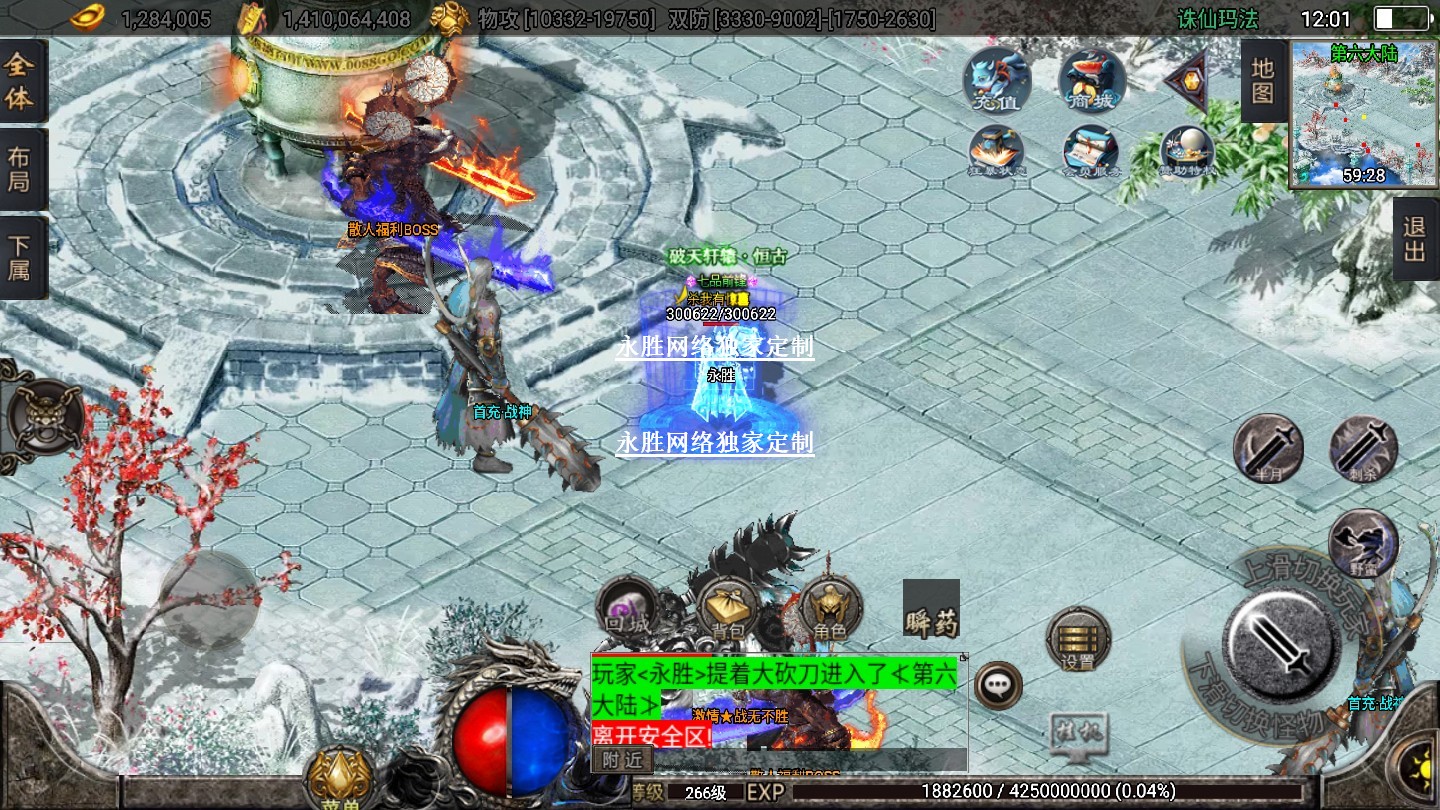The height and width of the screenshot is (810, 1440).
Task: Open the 设置 settings menu
Action: 1078,639
